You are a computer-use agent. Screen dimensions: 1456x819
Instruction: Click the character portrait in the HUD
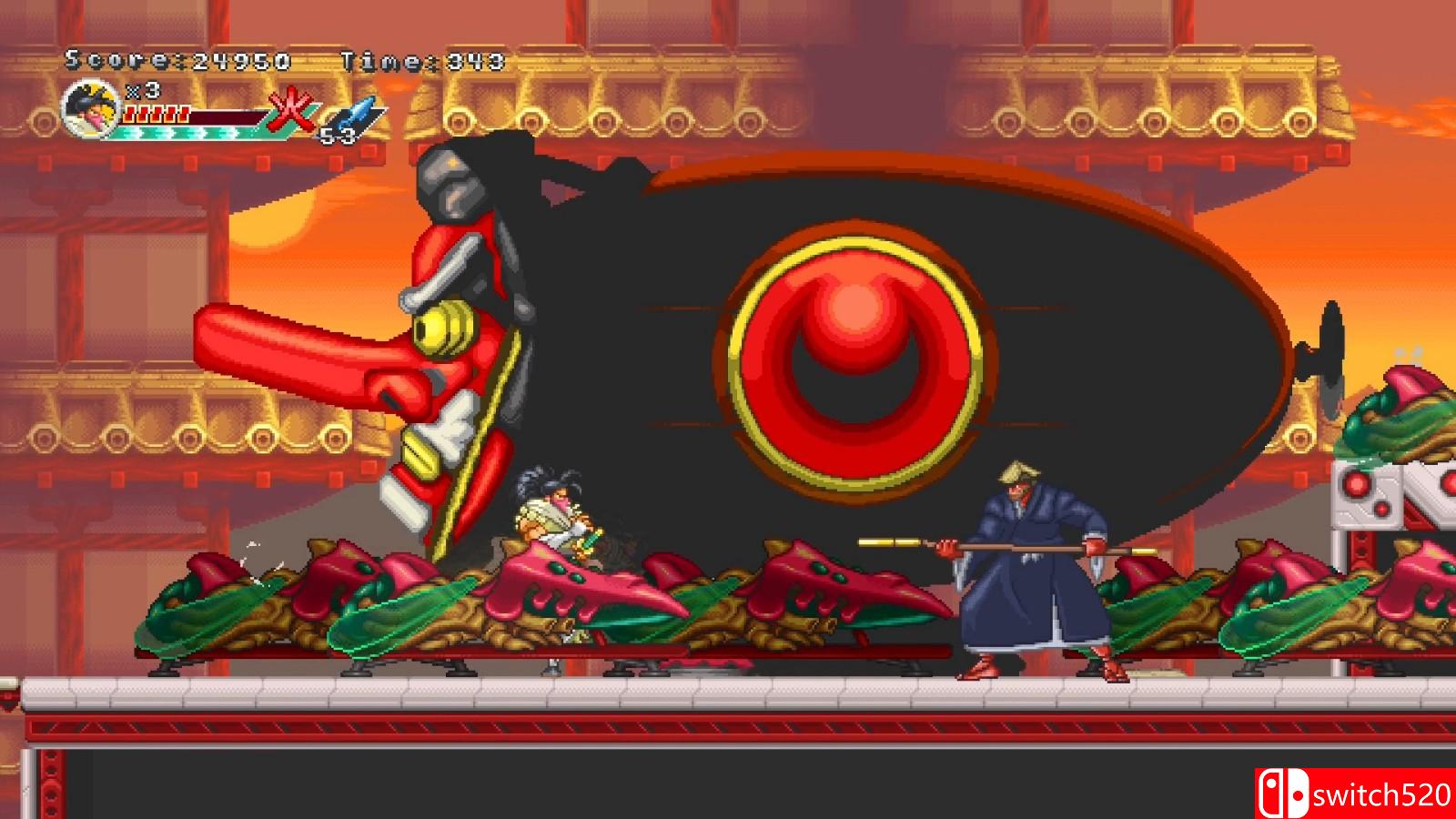tap(86, 107)
